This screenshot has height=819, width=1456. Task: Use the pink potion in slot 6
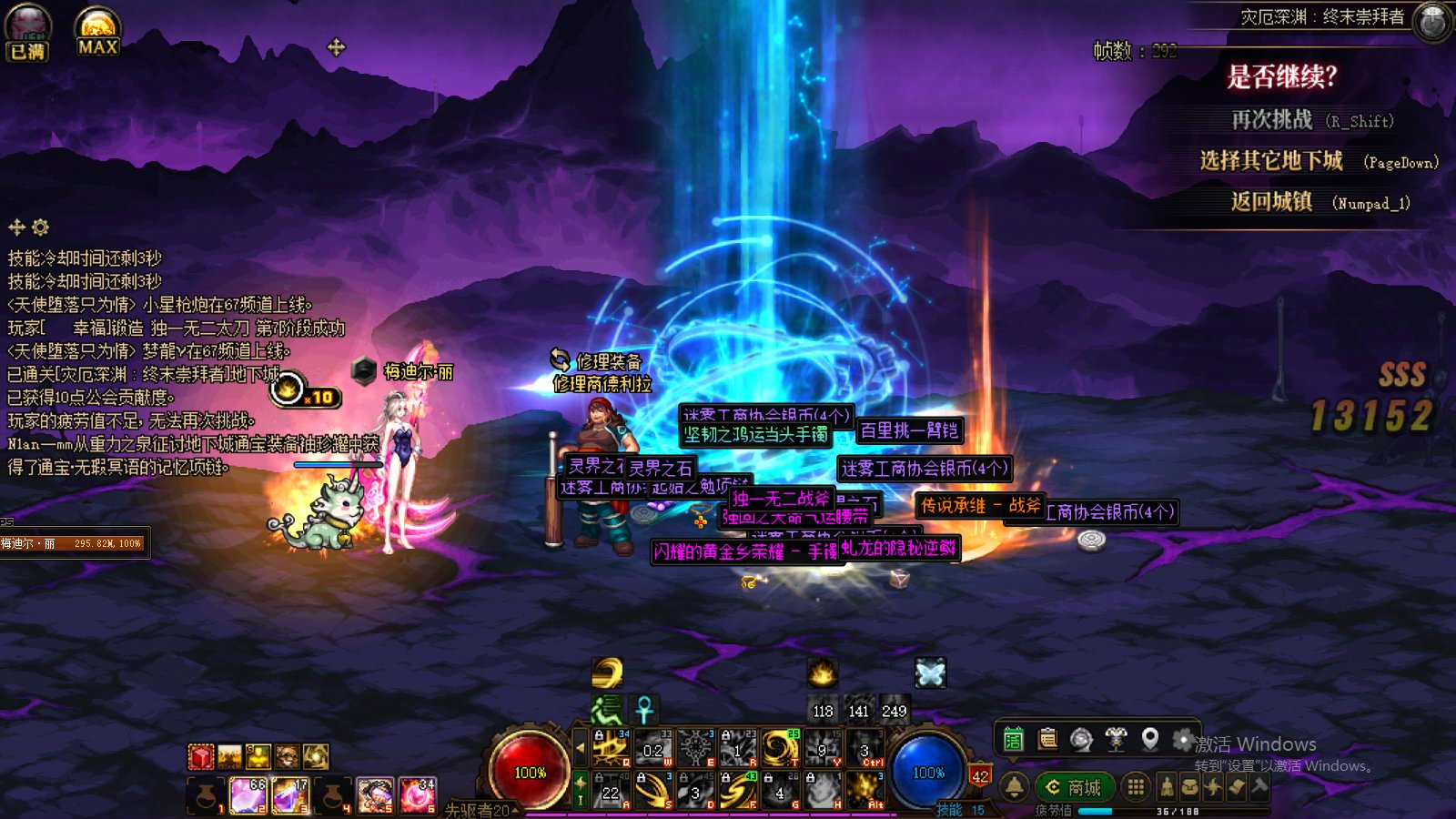tap(418, 795)
